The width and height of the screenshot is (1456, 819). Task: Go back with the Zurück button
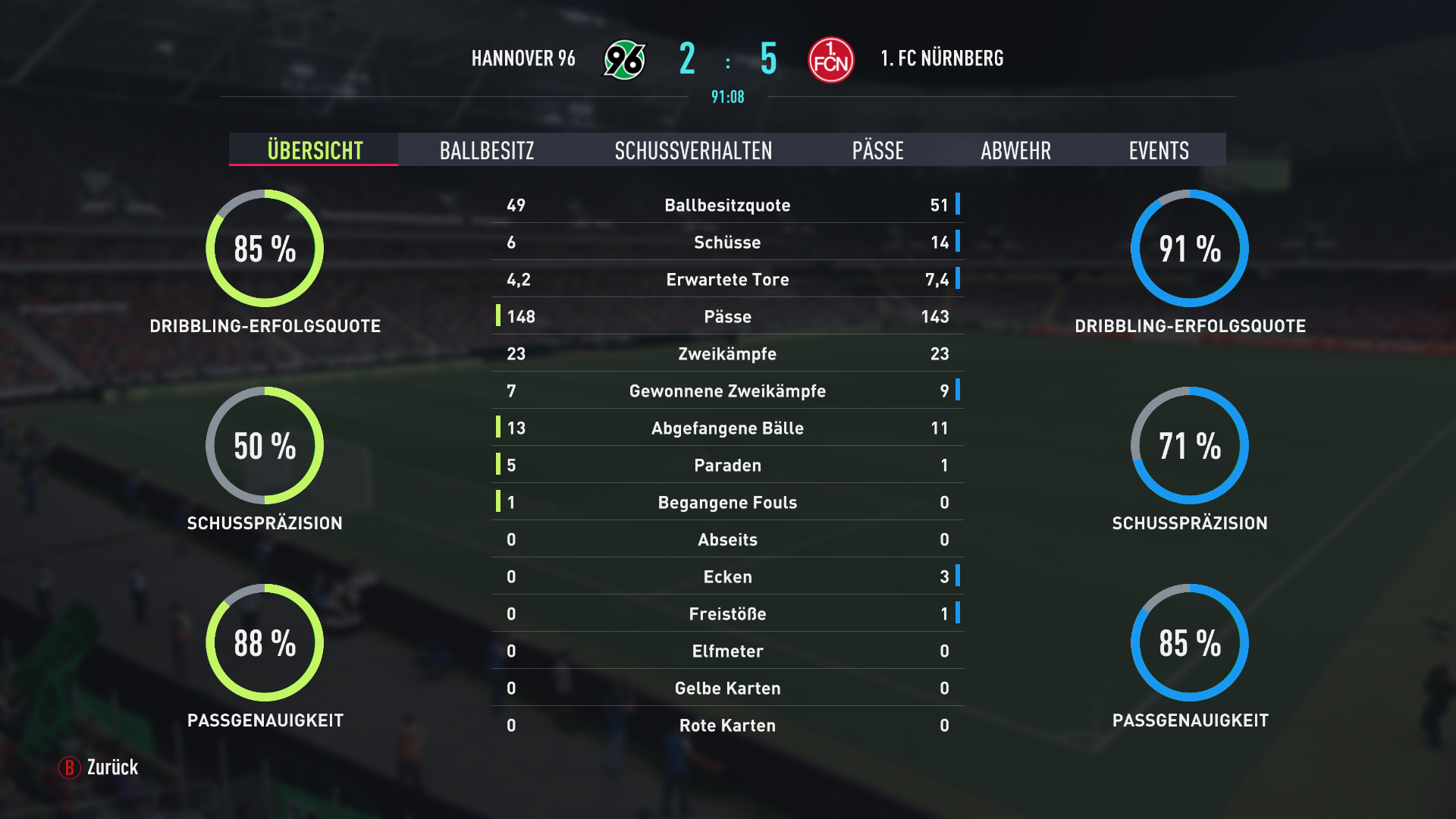point(99,767)
